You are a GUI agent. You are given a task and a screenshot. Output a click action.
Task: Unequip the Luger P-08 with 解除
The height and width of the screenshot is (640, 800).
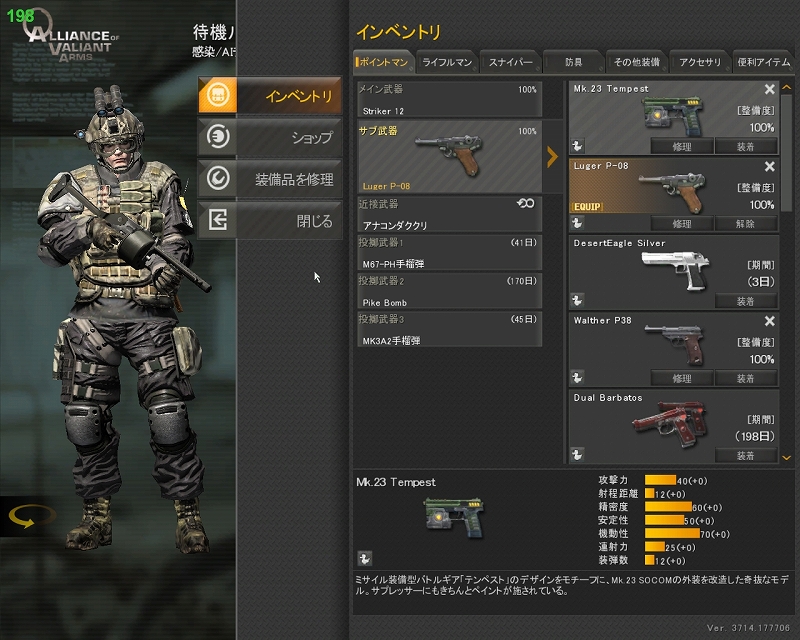pyautogui.click(x=746, y=224)
